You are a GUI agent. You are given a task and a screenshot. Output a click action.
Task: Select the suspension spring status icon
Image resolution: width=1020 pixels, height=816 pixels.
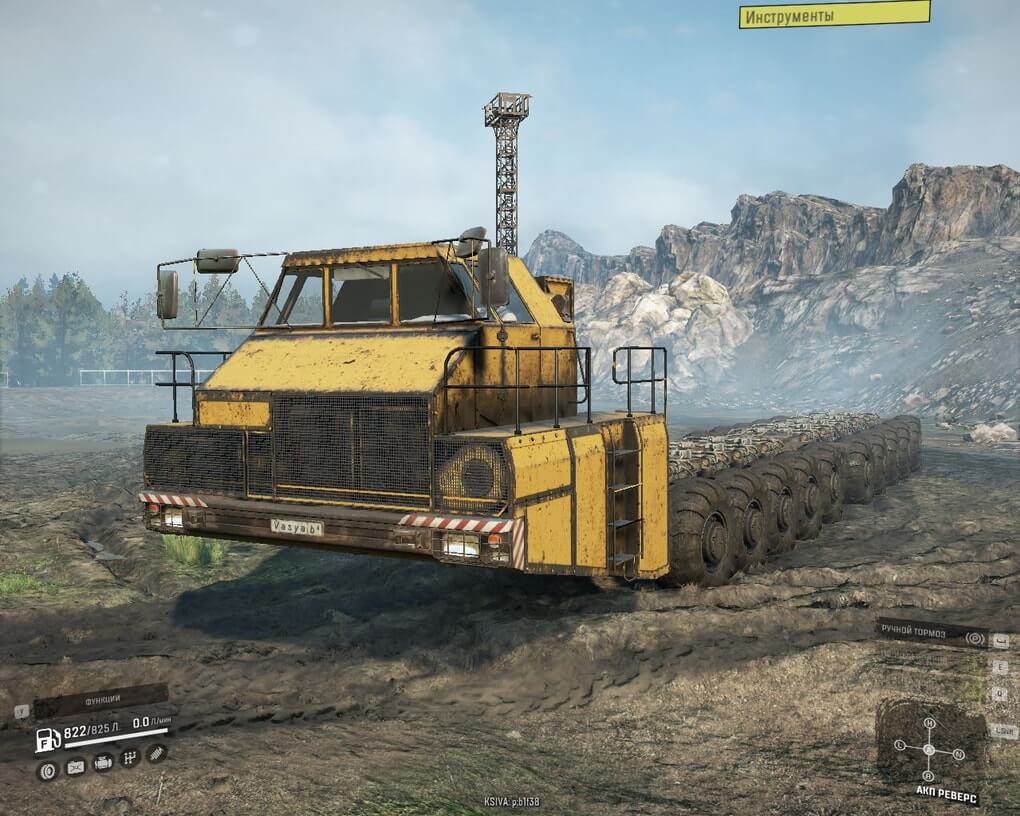point(155,752)
